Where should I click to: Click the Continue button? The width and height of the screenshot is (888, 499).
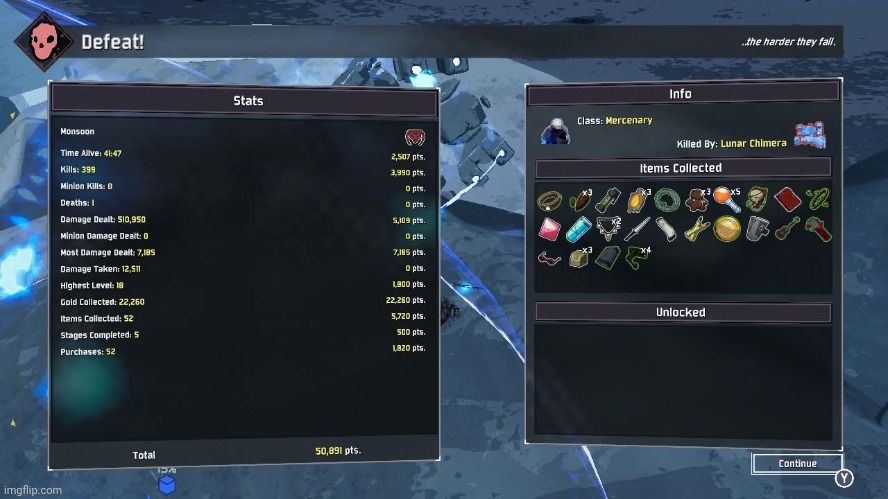click(798, 463)
